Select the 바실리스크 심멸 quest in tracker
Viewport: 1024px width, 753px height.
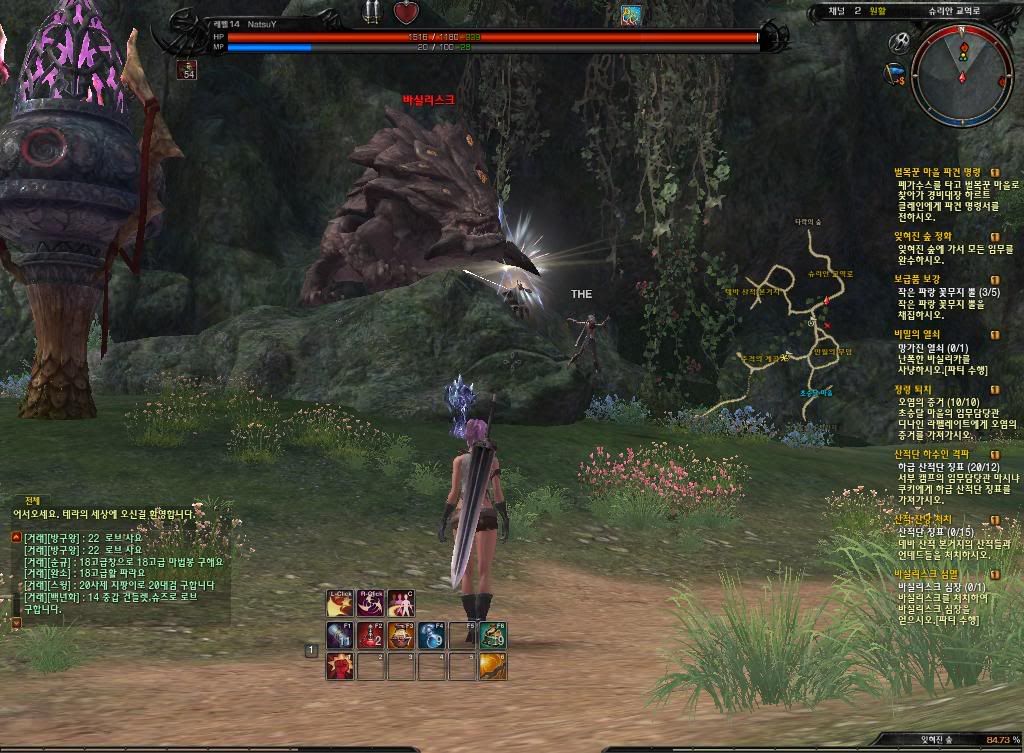(930, 574)
